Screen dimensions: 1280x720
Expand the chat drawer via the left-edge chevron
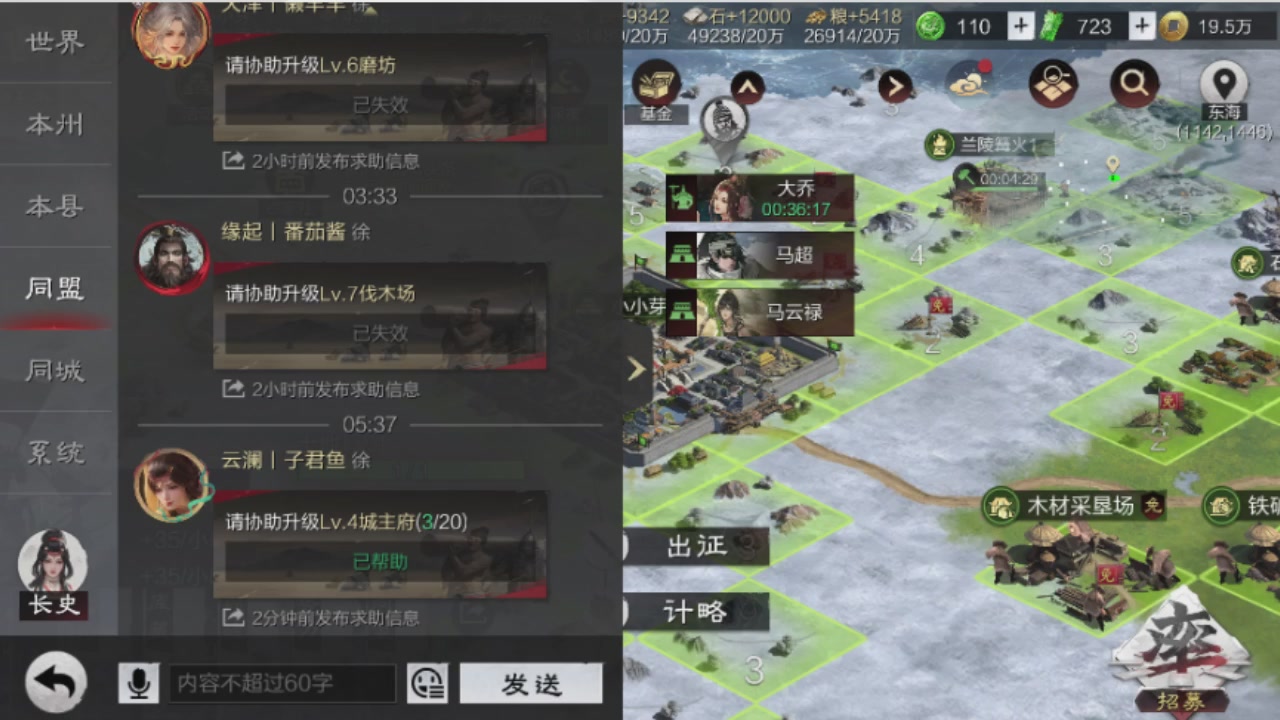click(637, 368)
